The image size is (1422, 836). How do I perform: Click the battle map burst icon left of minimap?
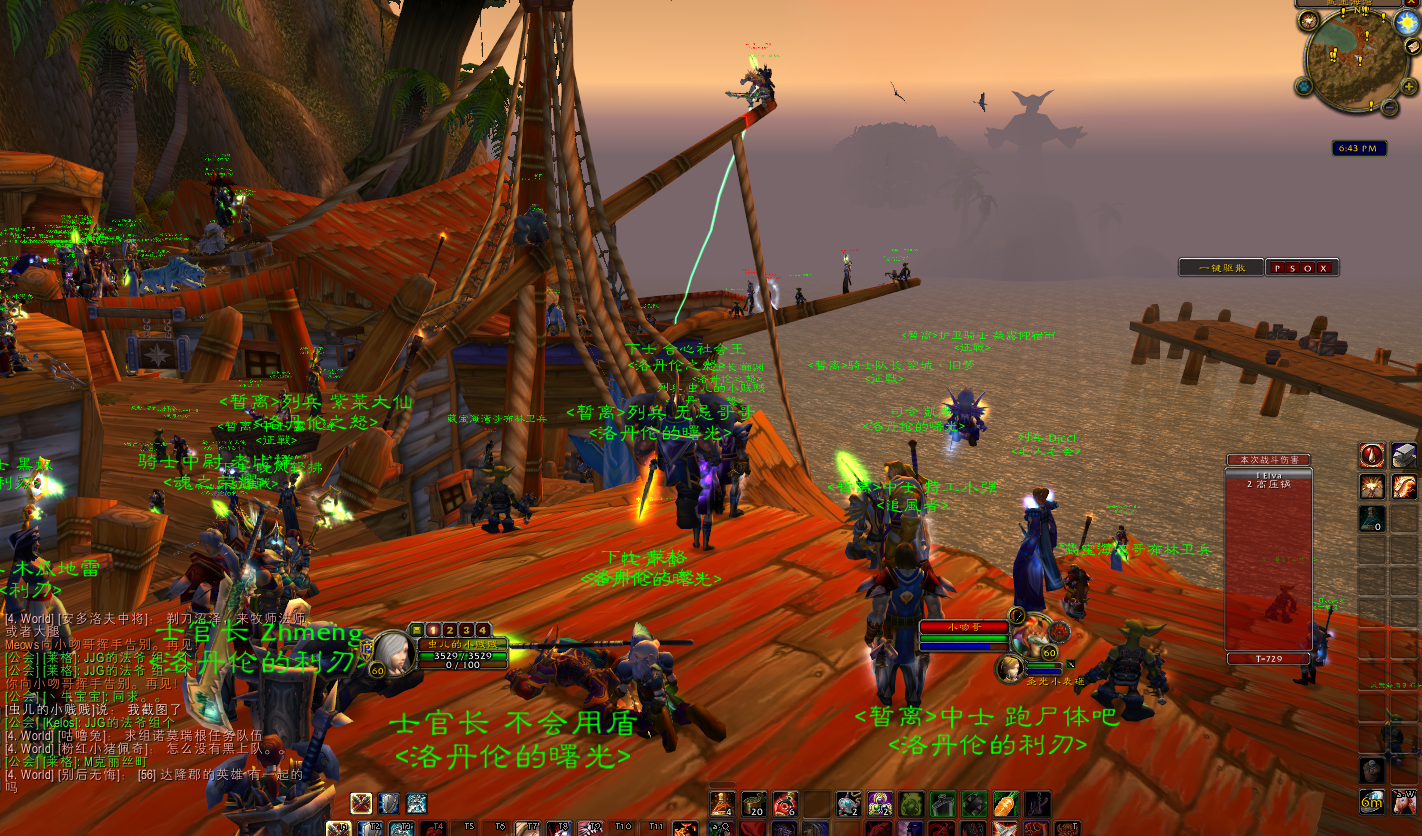tap(1308, 20)
